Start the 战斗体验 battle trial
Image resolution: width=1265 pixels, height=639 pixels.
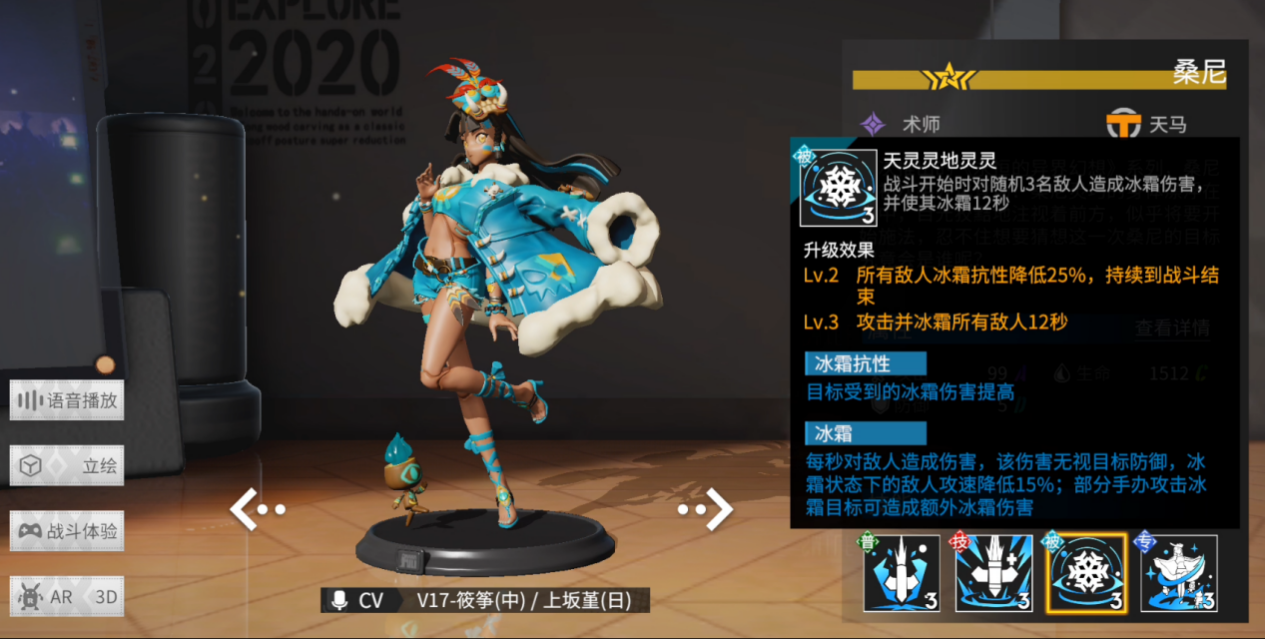click(x=67, y=531)
